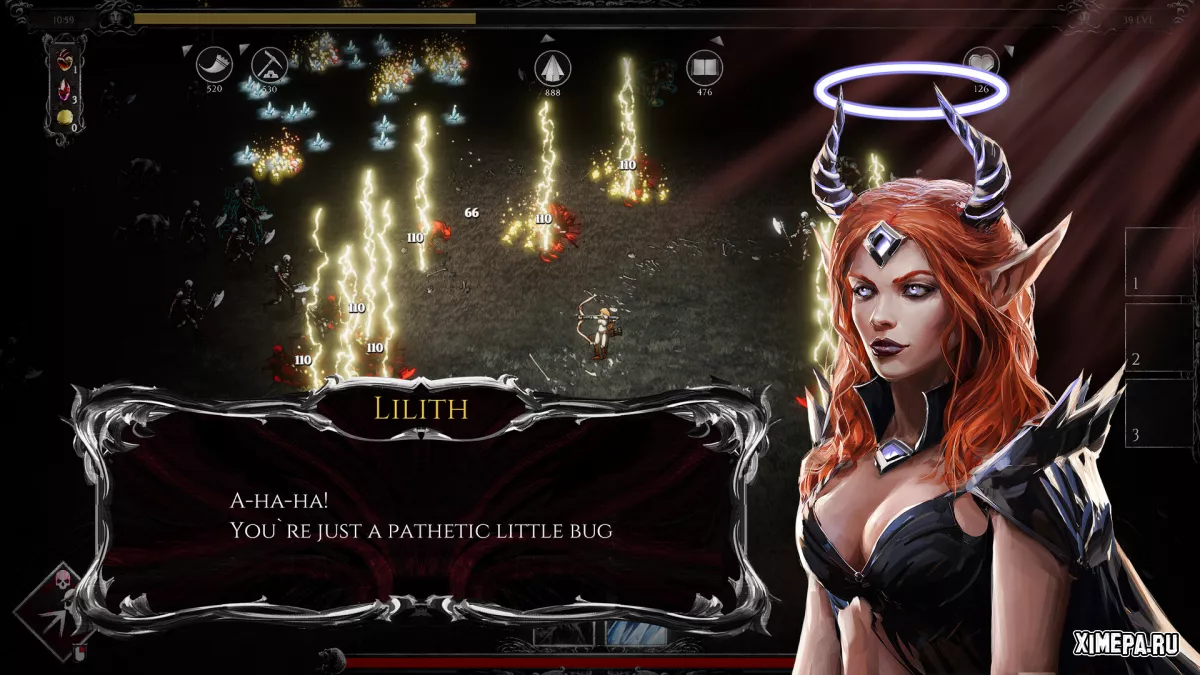This screenshot has height=675, width=1200.
Task: Select the arrowhead icon labeled 888
Action: 552,67
